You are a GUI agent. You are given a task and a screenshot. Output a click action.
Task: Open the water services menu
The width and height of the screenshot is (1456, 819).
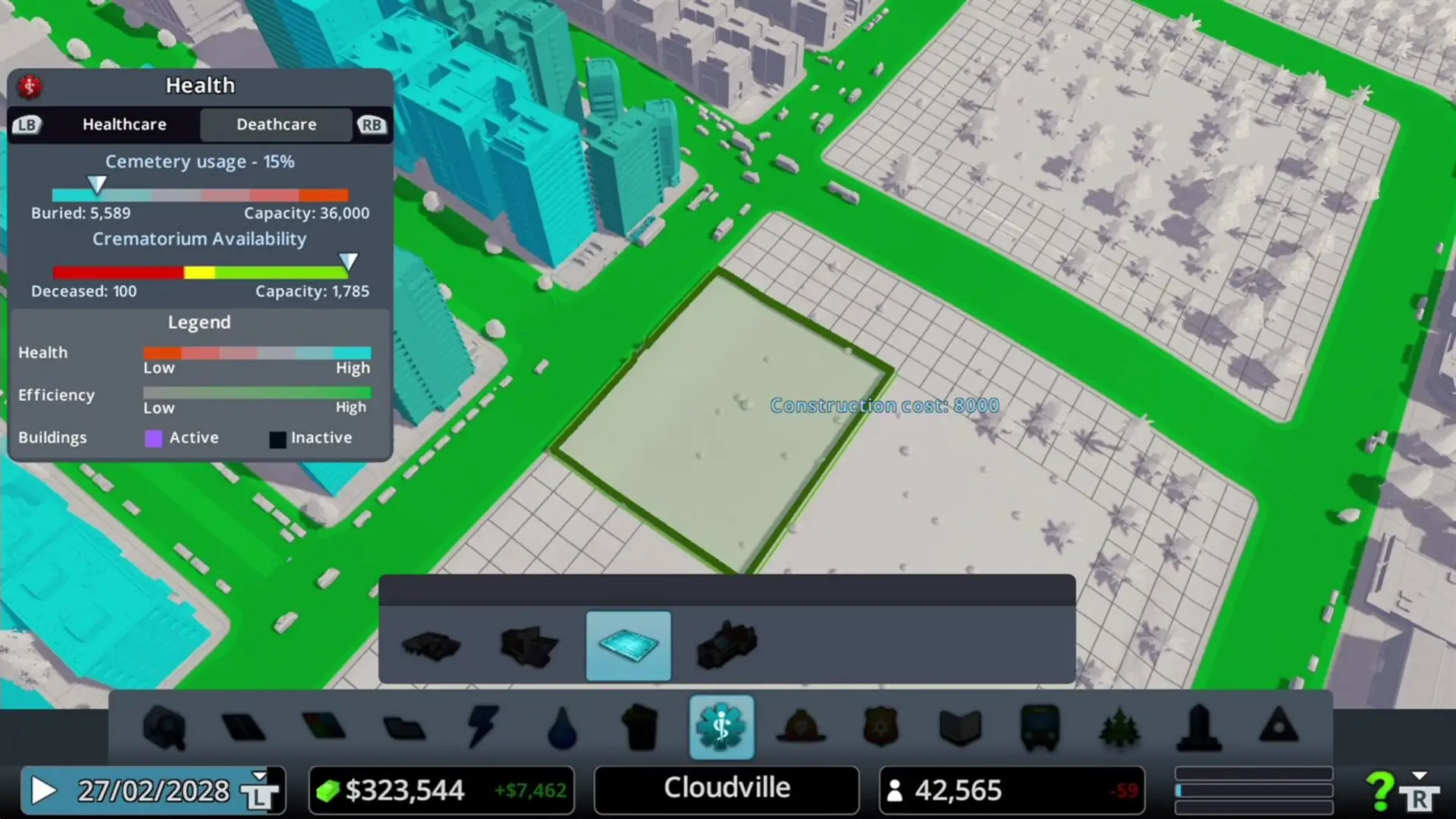pos(563,728)
